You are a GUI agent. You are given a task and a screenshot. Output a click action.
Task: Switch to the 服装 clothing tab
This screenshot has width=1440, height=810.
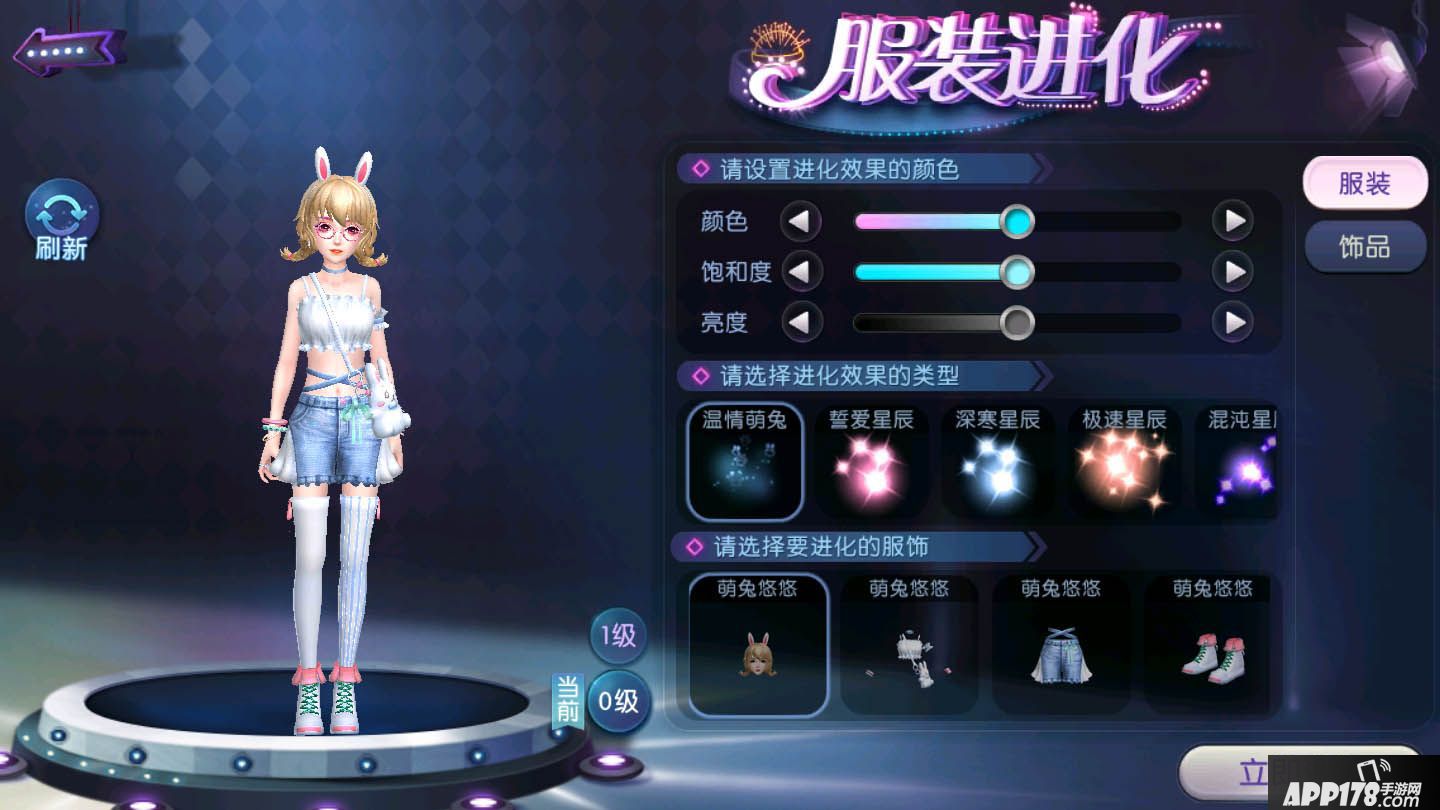(1365, 182)
